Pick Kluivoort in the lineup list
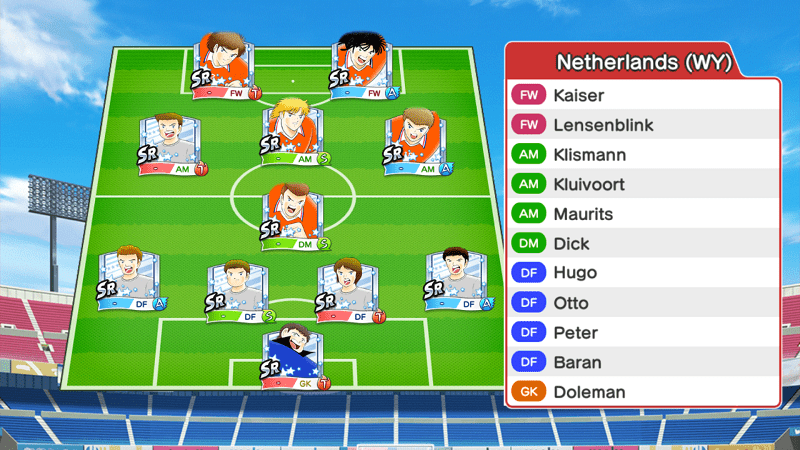The image size is (800, 450). tap(642, 185)
